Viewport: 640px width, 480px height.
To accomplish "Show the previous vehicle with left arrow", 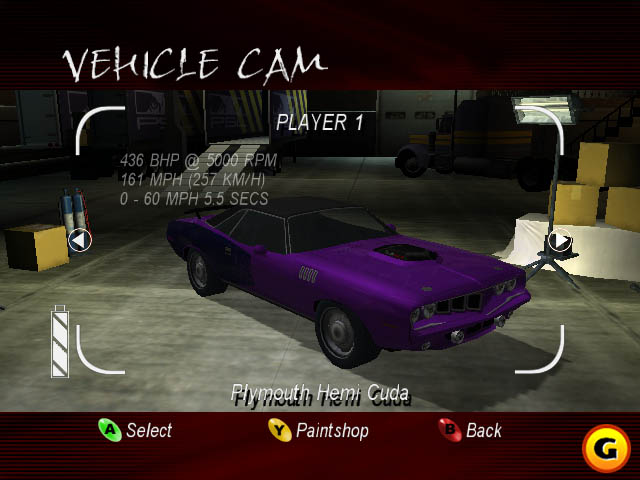I will 80,240.
